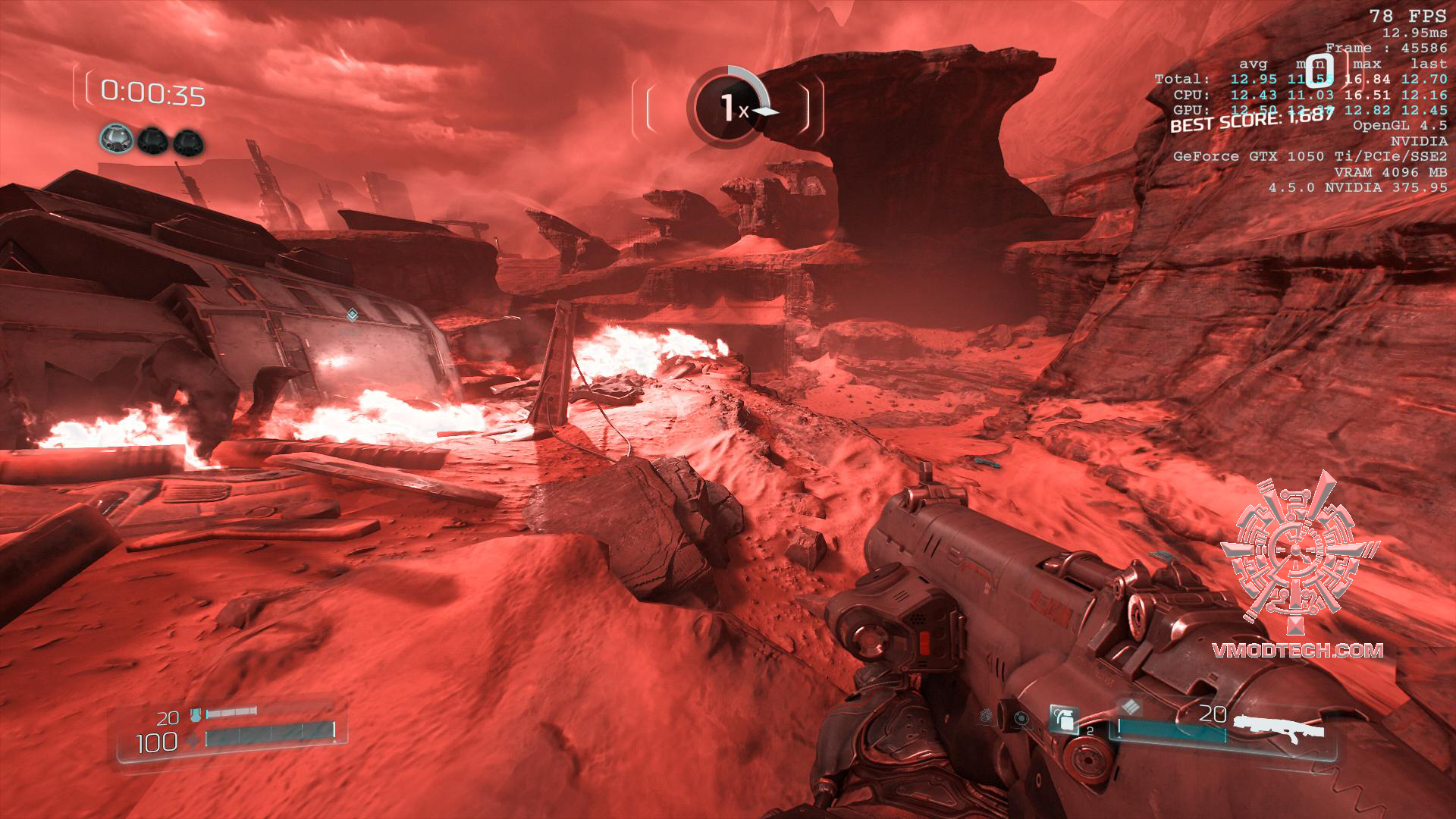This screenshot has width=1456, height=819.
Task: Click the shell ammo type icon
Action: coord(1131,708)
